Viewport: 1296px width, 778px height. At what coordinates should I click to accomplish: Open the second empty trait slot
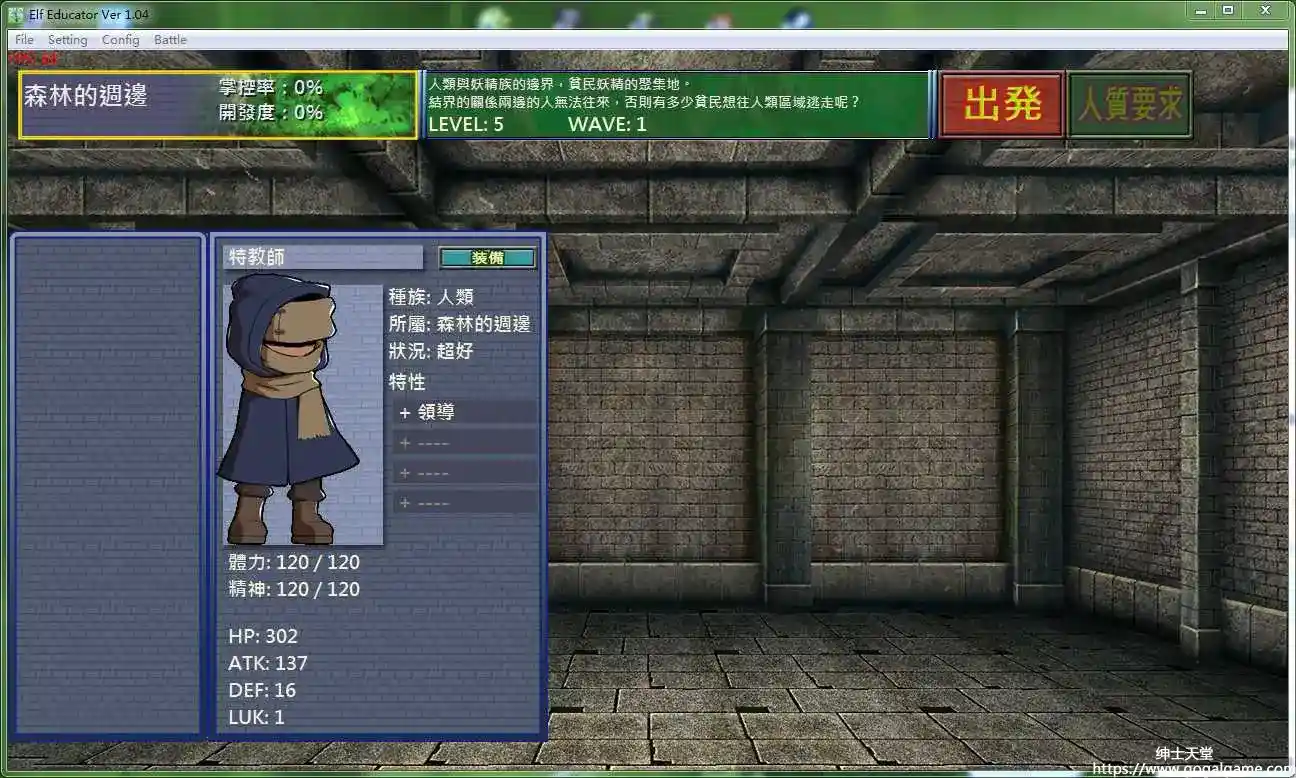463,471
